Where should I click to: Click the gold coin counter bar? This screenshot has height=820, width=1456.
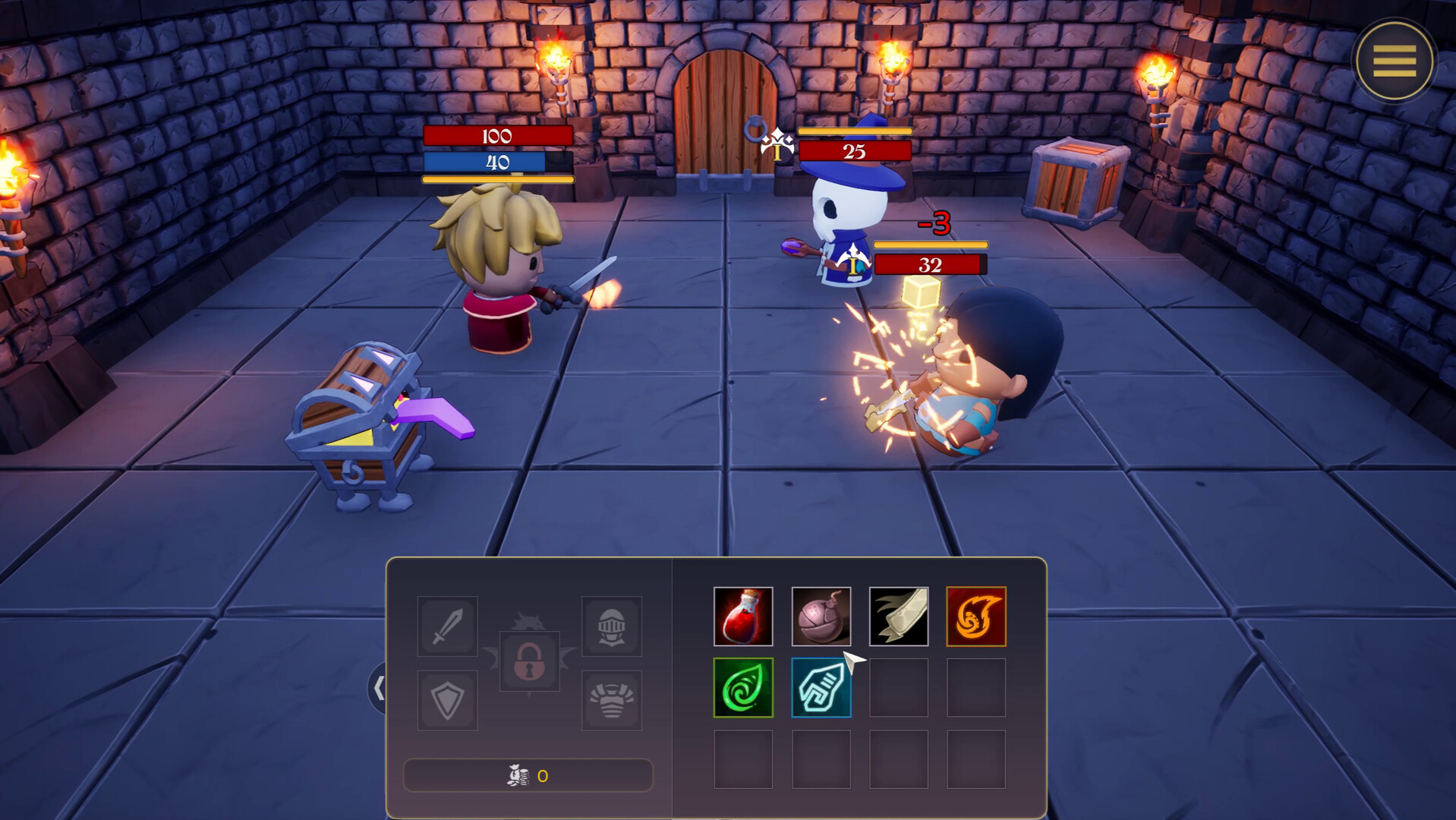(x=529, y=775)
